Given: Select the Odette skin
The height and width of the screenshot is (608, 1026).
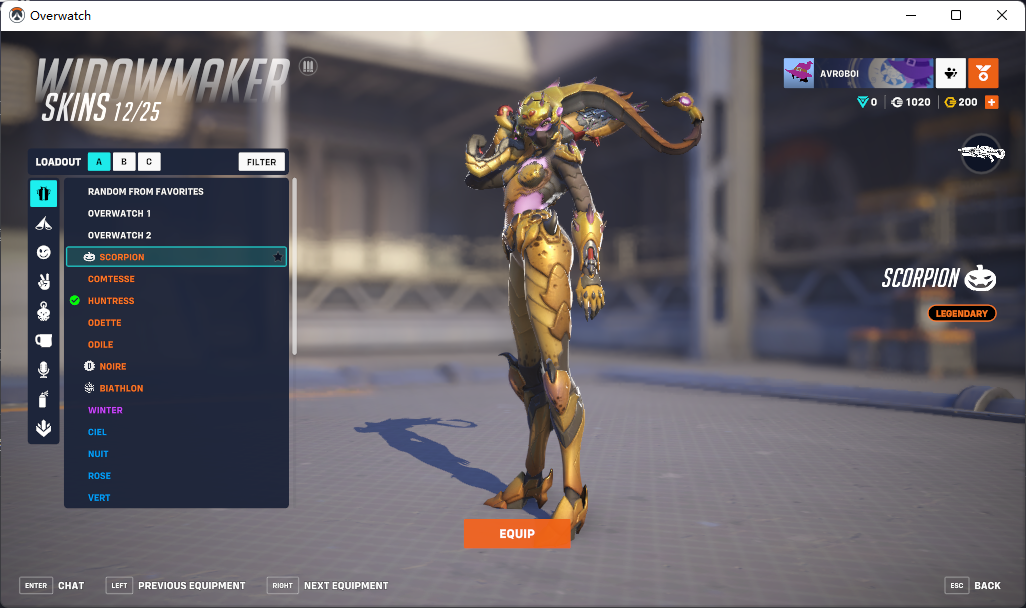Looking at the screenshot, I should coord(105,323).
